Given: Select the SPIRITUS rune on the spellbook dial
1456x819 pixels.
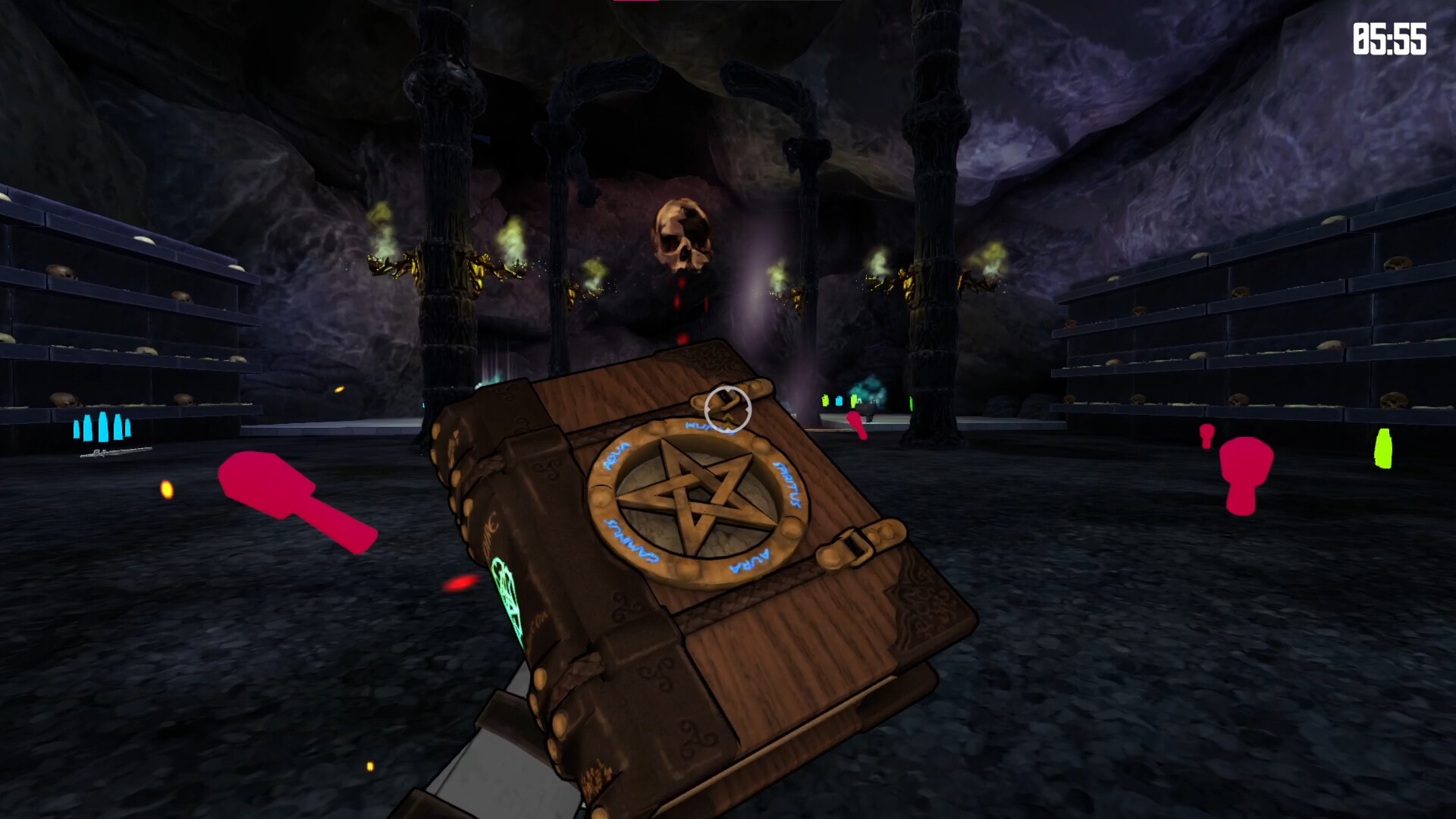Looking at the screenshot, I should (786, 485).
